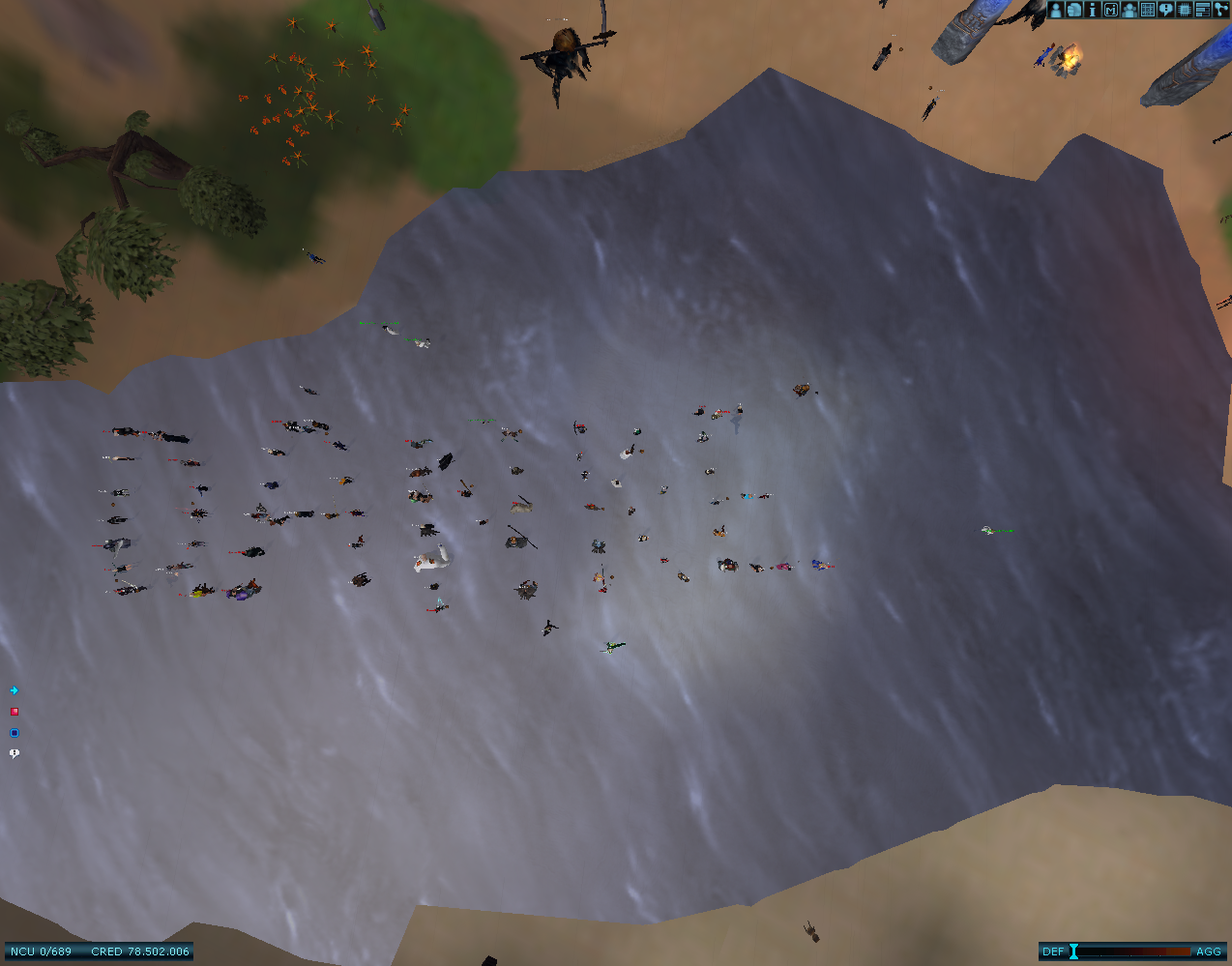Open the single-person character icon in top menu
1232x966 pixels.
click(1056, 10)
